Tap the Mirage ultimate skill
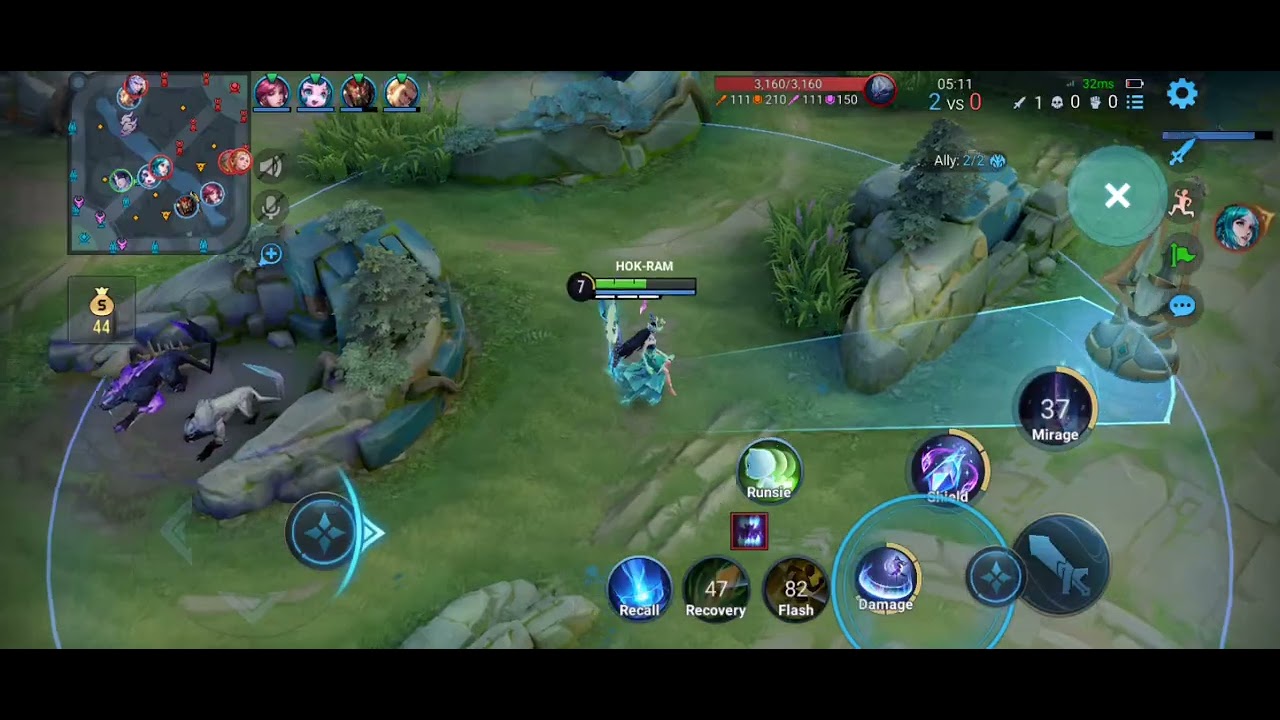The height and width of the screenshot is (720, 1280). [1055, 408]
